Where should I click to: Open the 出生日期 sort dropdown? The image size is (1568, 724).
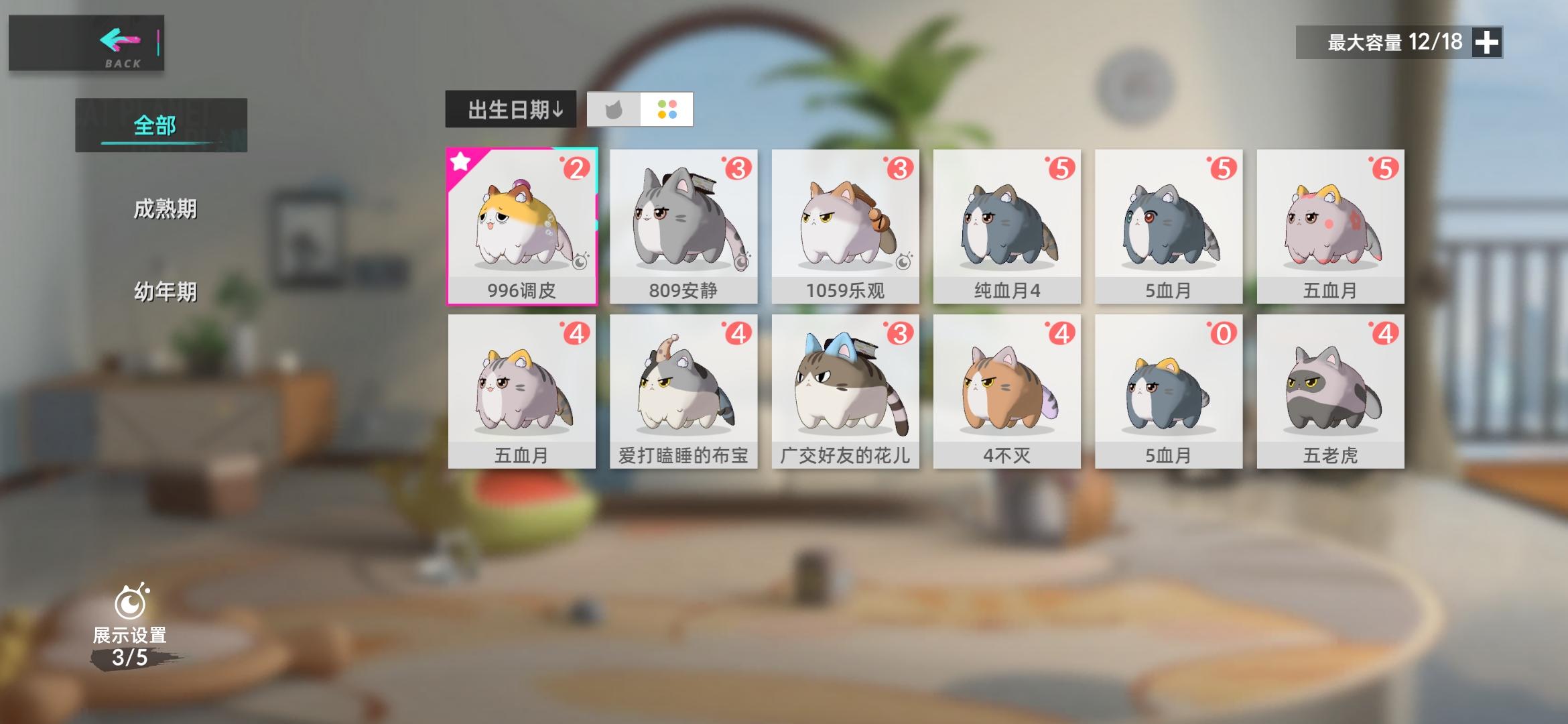511,109
